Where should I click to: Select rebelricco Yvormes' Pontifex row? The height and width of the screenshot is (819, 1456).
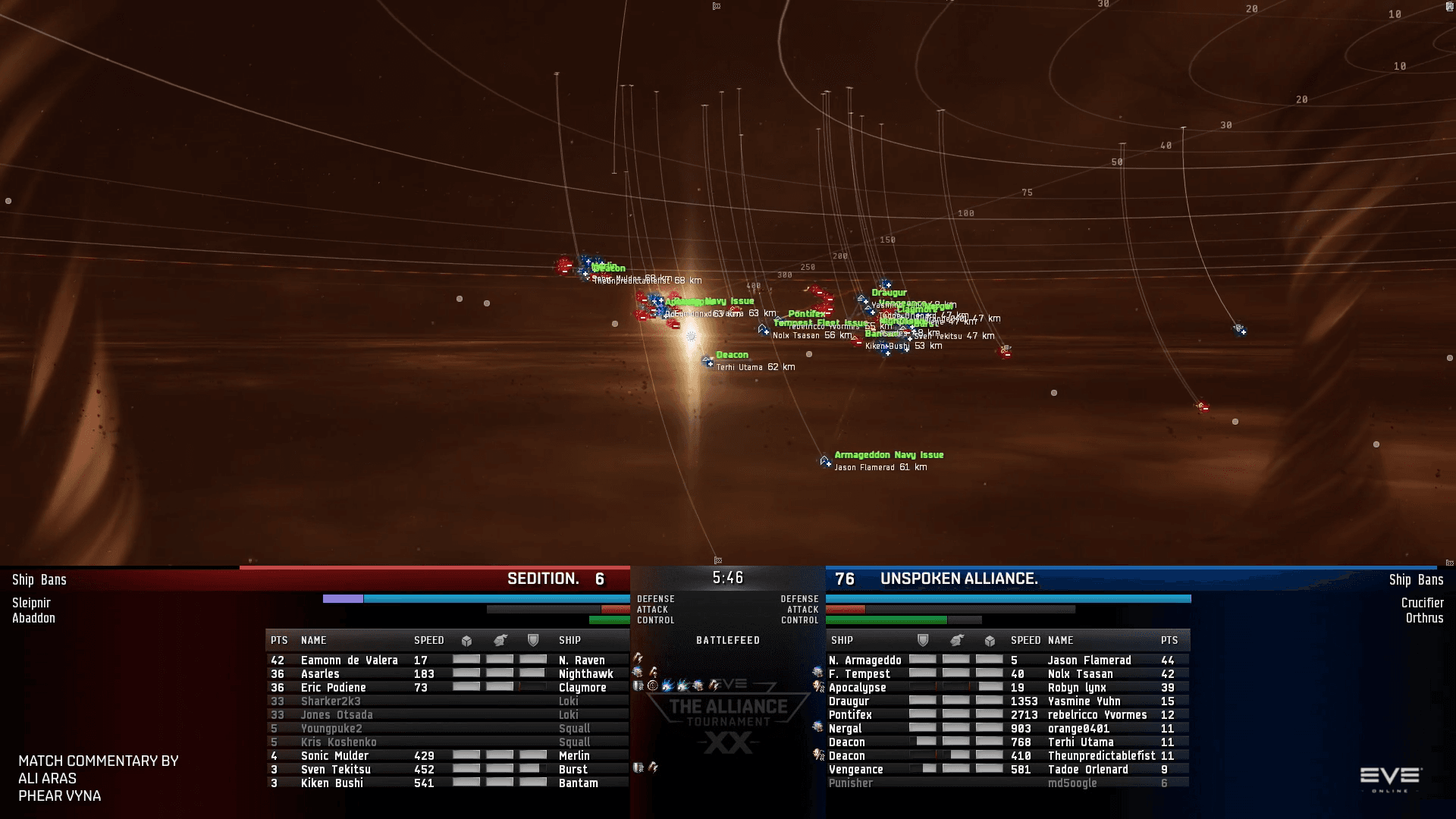pyautogui.click(x=1007, y=715)
